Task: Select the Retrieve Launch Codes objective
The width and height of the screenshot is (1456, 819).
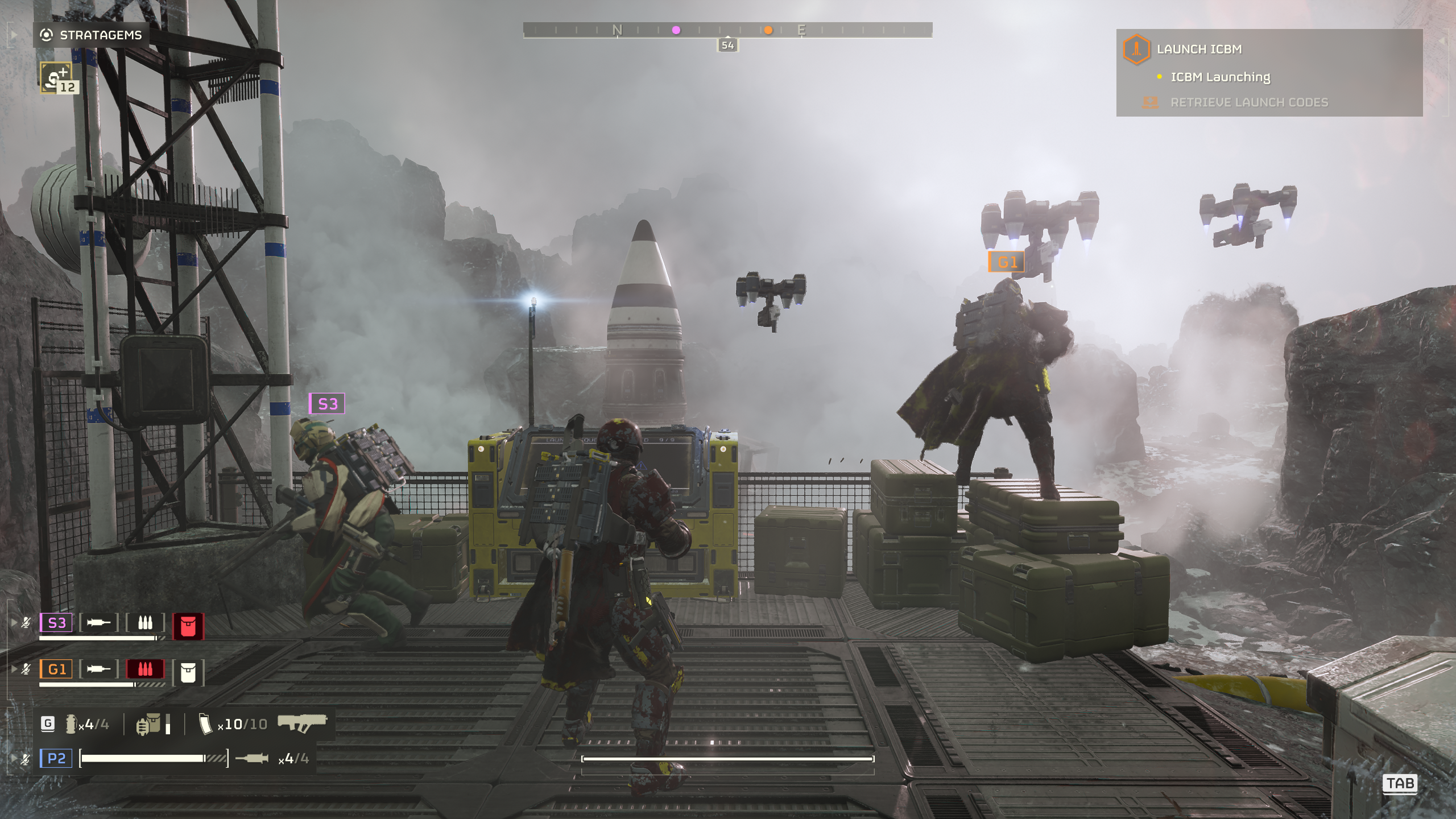Action: click(x=1248, y=103)
